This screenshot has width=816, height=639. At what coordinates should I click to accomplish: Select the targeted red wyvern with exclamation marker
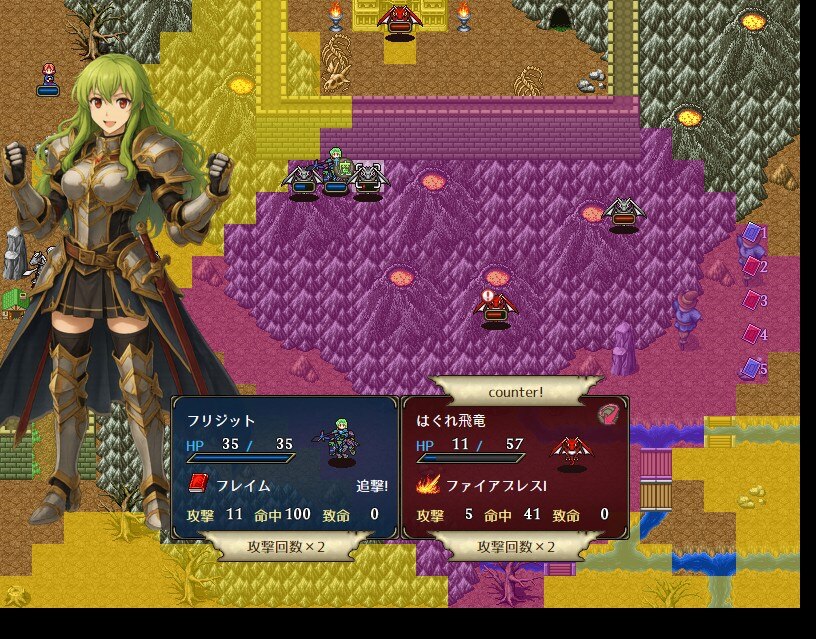[x=495, y=308]
